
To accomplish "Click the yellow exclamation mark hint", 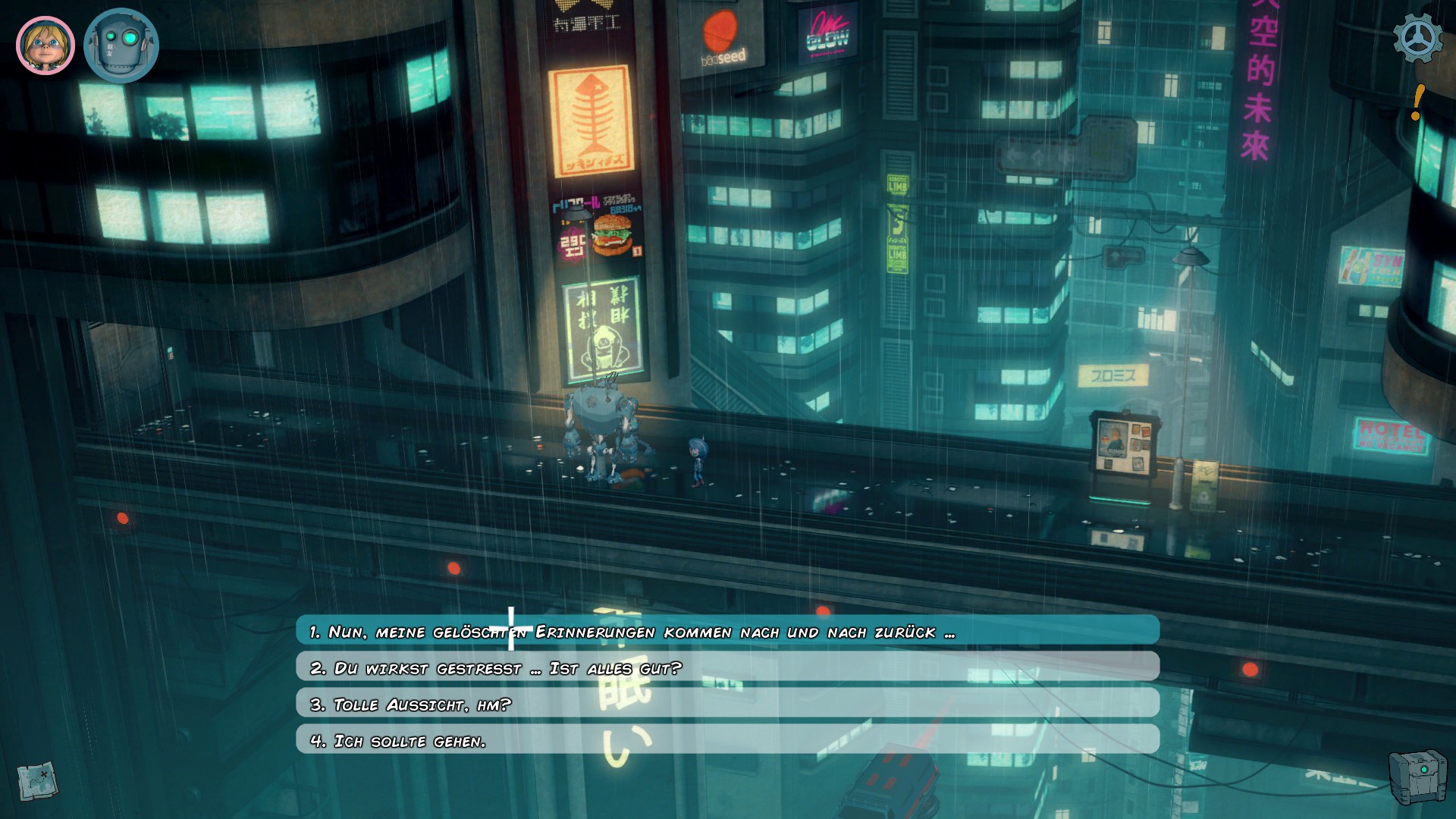I will [1417, 102].
